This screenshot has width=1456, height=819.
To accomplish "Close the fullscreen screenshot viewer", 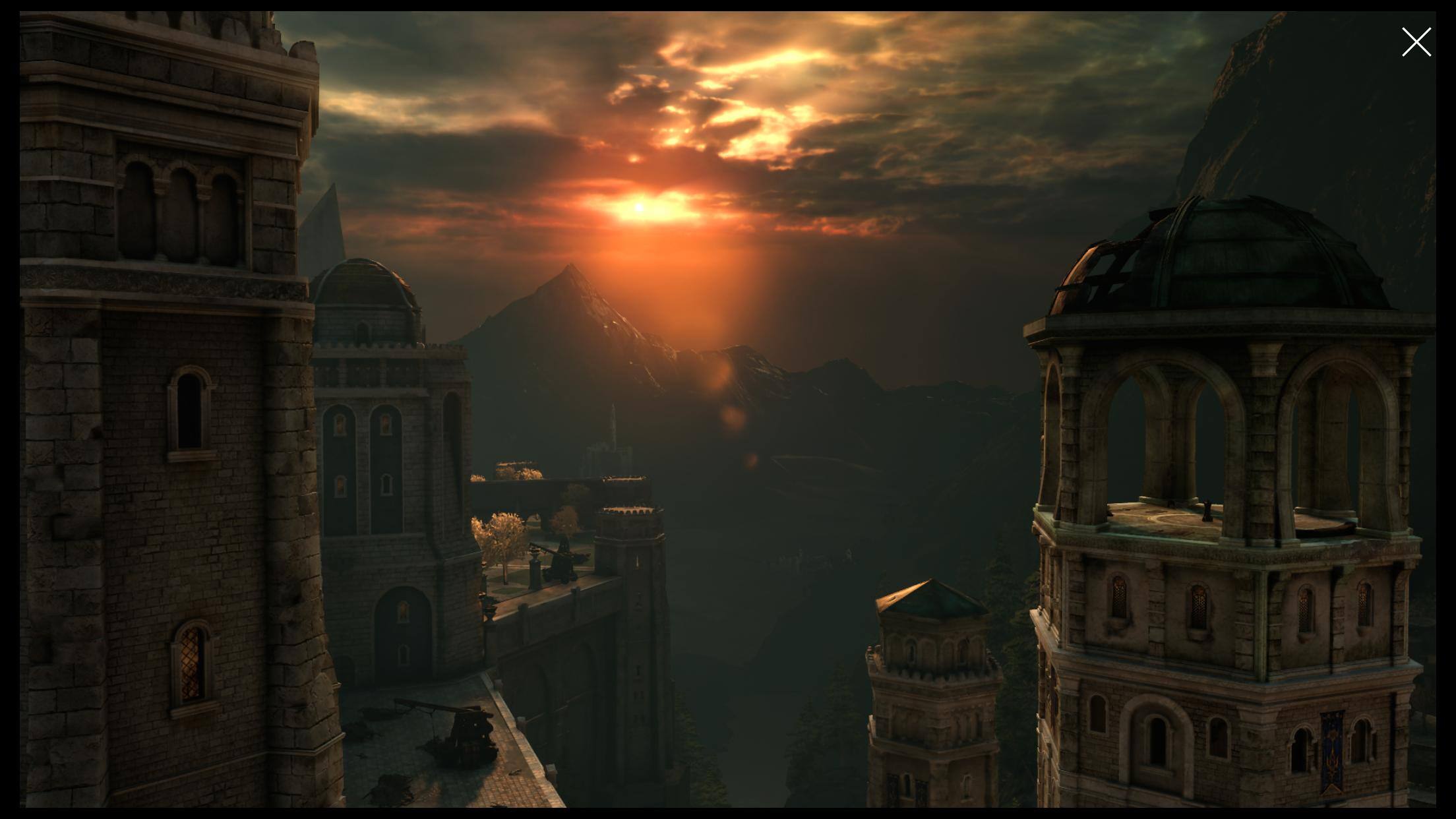I will 1416,42.
